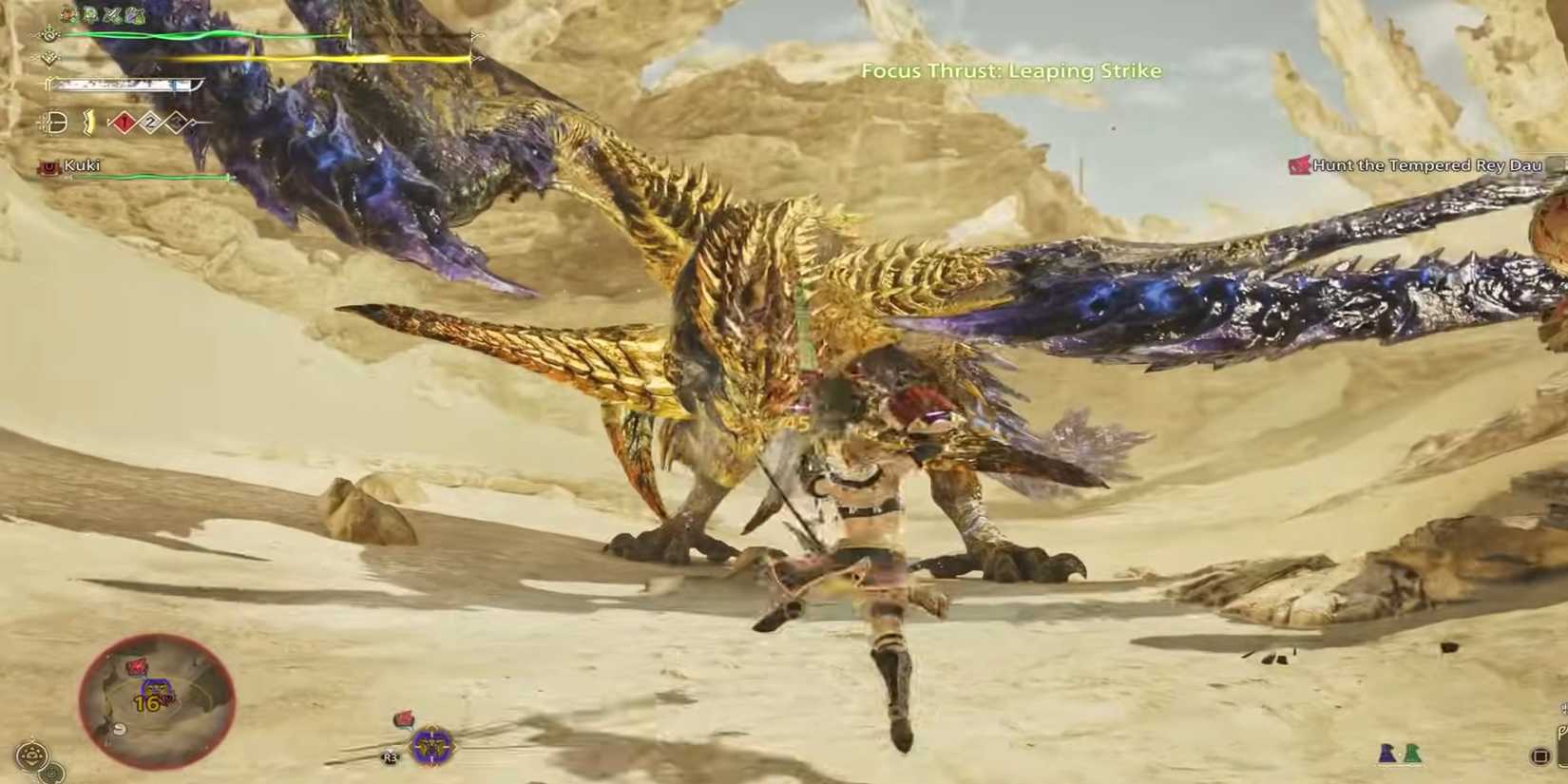Toggle the level 2 Spirit diamond
Viewport: 1568px width, 784px height.
click(x=150, y=123)
